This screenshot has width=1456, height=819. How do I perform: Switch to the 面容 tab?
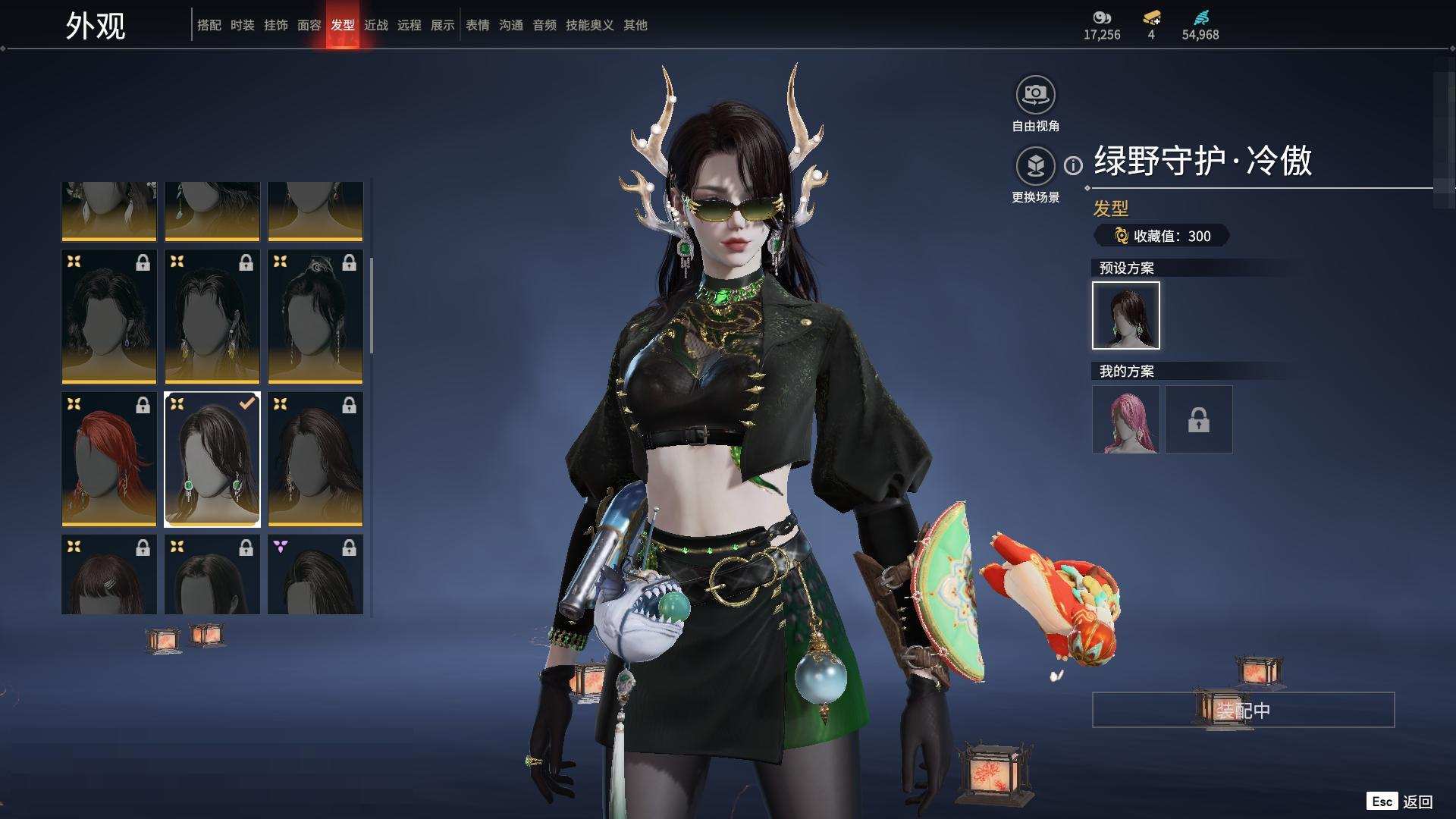(309, 25)
